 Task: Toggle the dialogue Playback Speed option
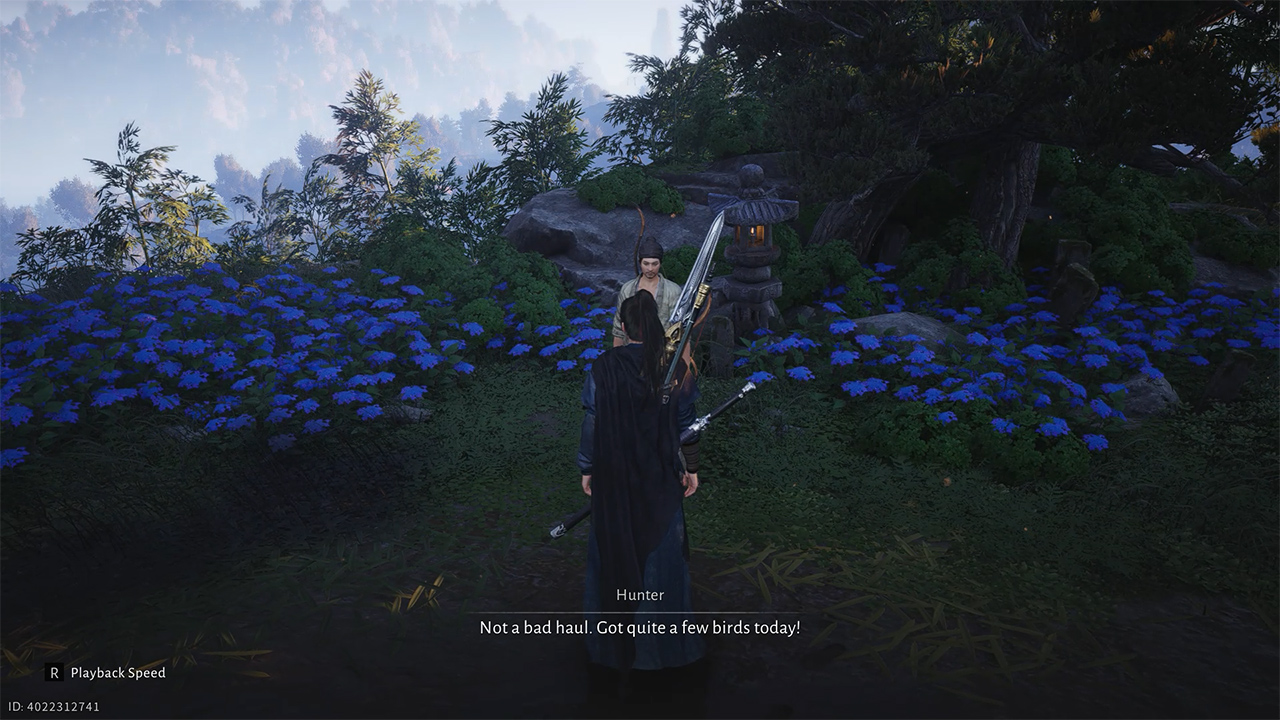click(106, 673)
